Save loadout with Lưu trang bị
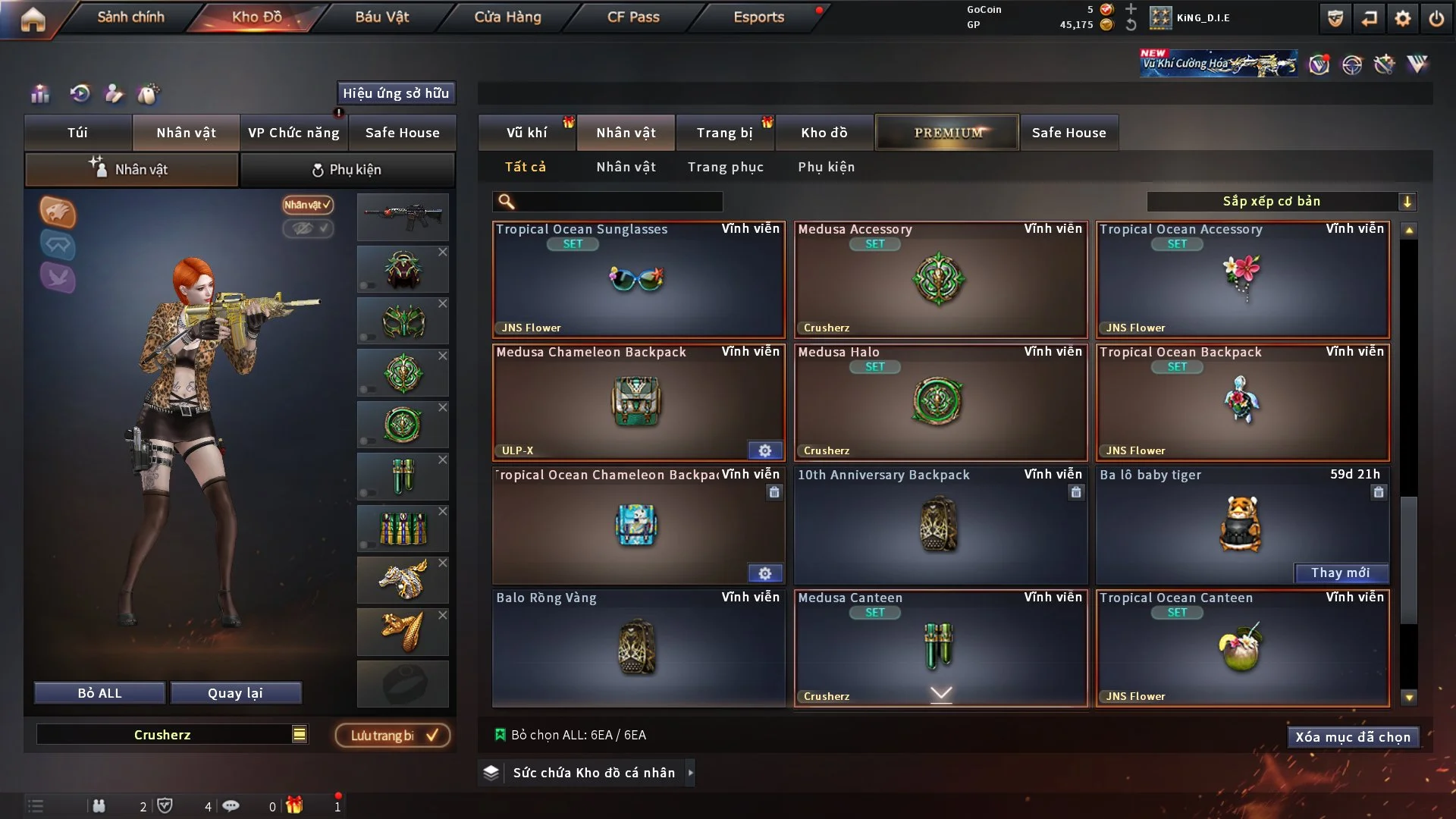 point(393,736)
